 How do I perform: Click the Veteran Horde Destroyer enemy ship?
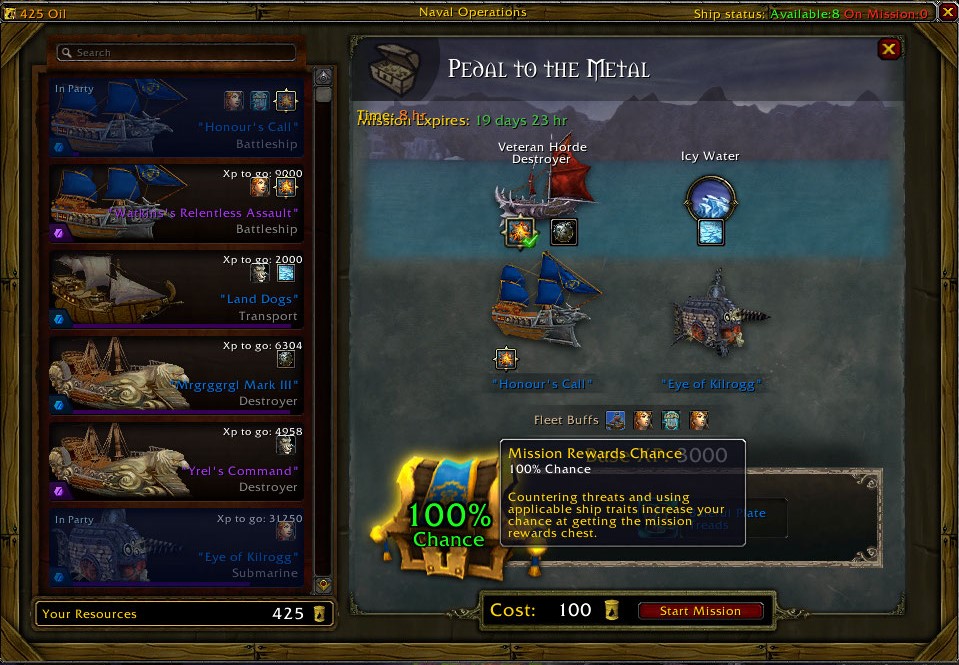[543, 190]
